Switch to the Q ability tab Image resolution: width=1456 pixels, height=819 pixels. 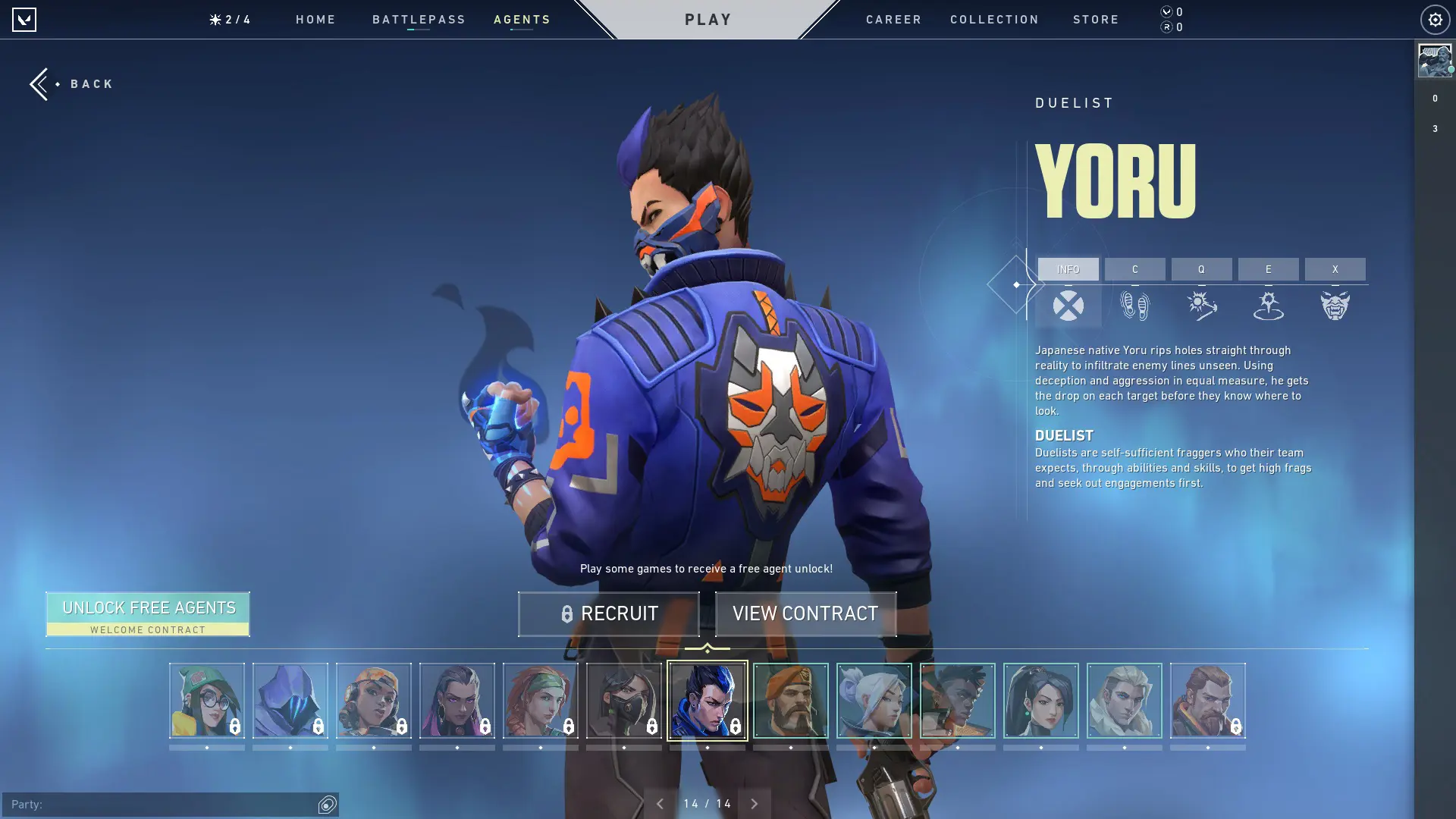click(x=1202, y=269)
